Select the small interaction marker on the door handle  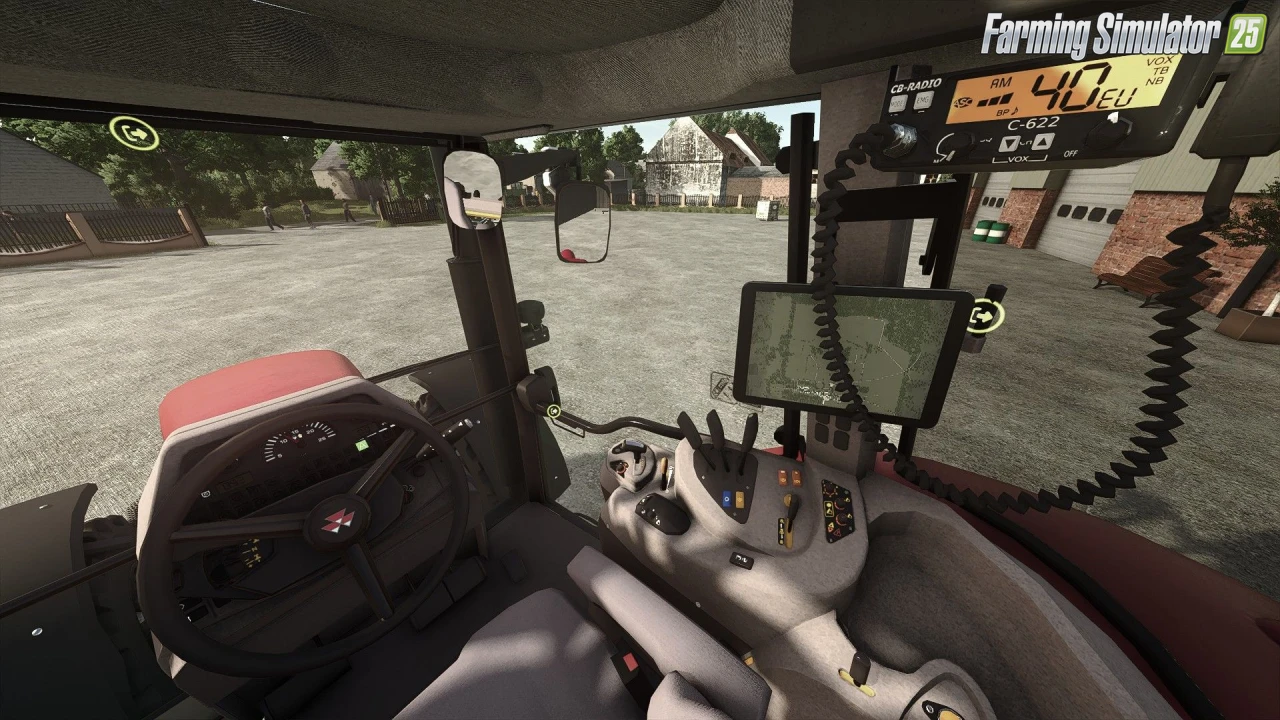pyautogui.click(x=553, y=410)
